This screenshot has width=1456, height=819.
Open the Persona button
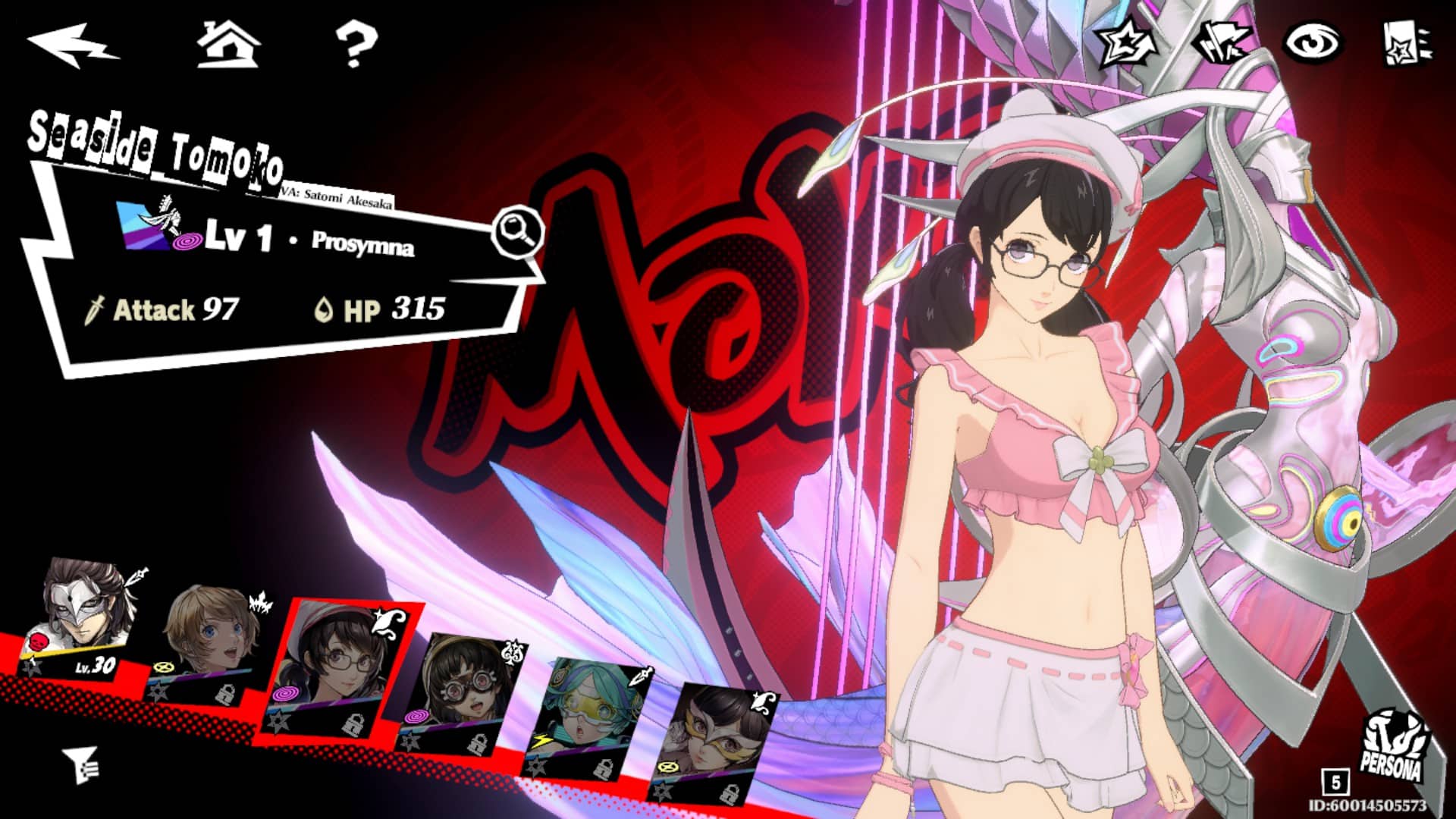pyautogui.click(x=1394, y=747)
